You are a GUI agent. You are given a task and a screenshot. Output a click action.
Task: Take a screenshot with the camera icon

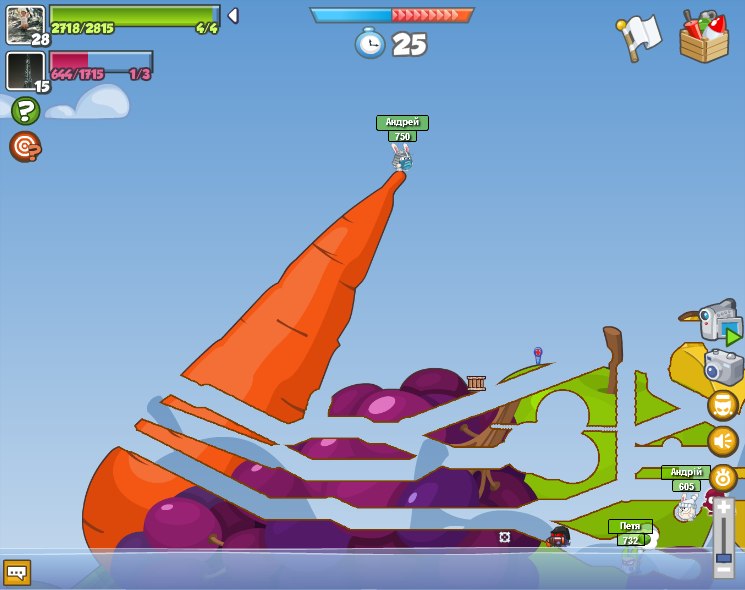click(x=723, y=366)
